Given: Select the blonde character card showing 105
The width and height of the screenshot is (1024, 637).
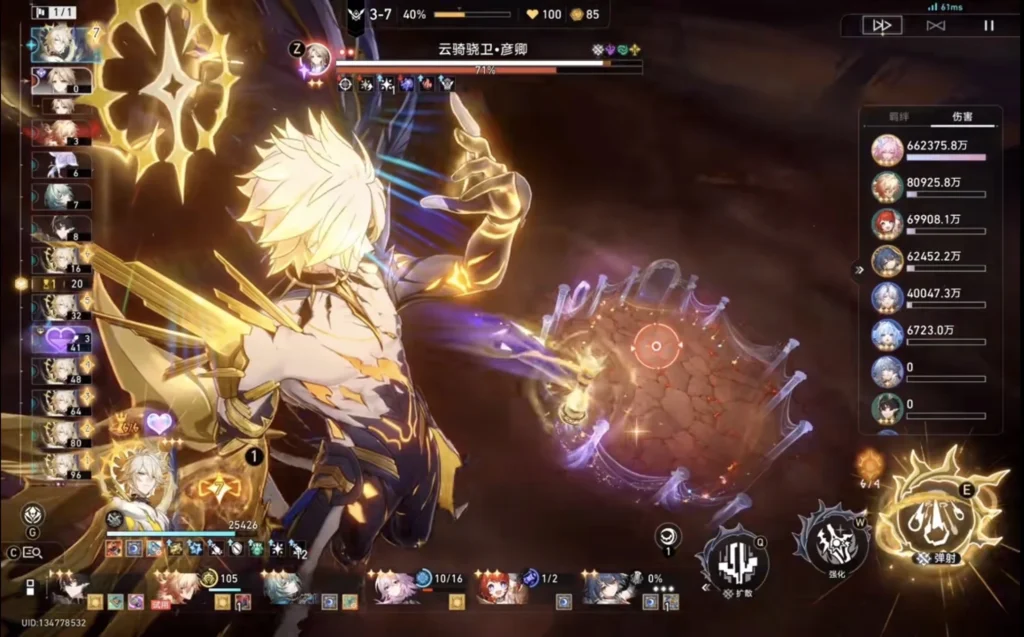Looking at the screenshot, I should pyautogui.click(x=180, y=587).
